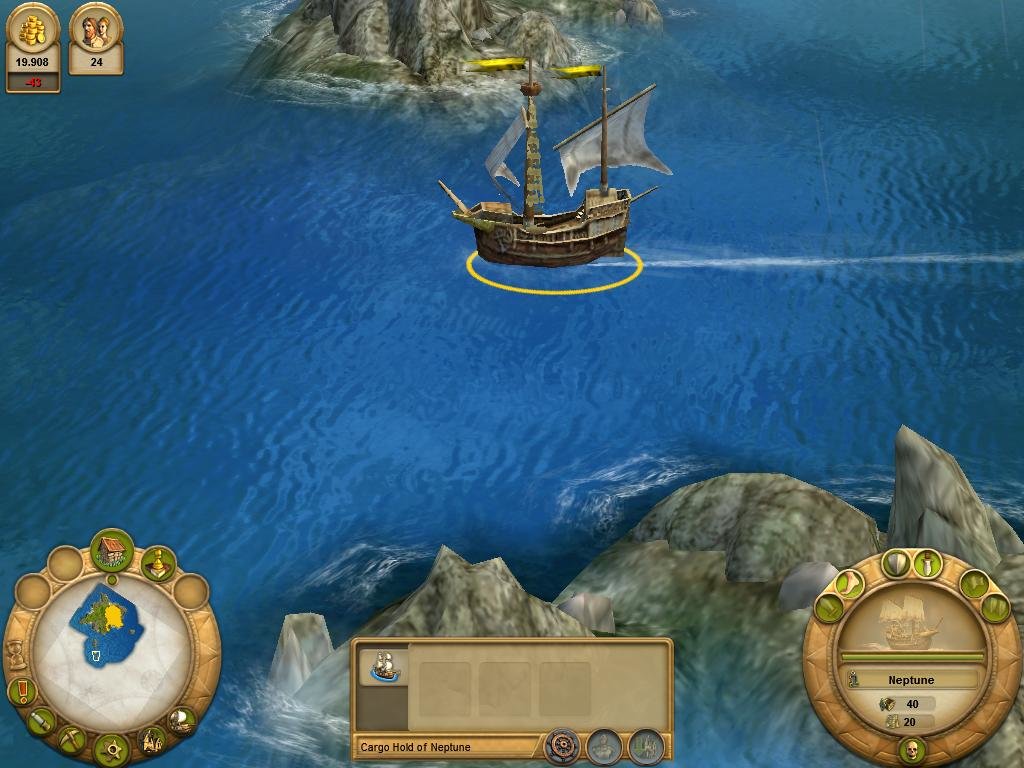Click the skull button to scuttle the ship

coord(911,749)
